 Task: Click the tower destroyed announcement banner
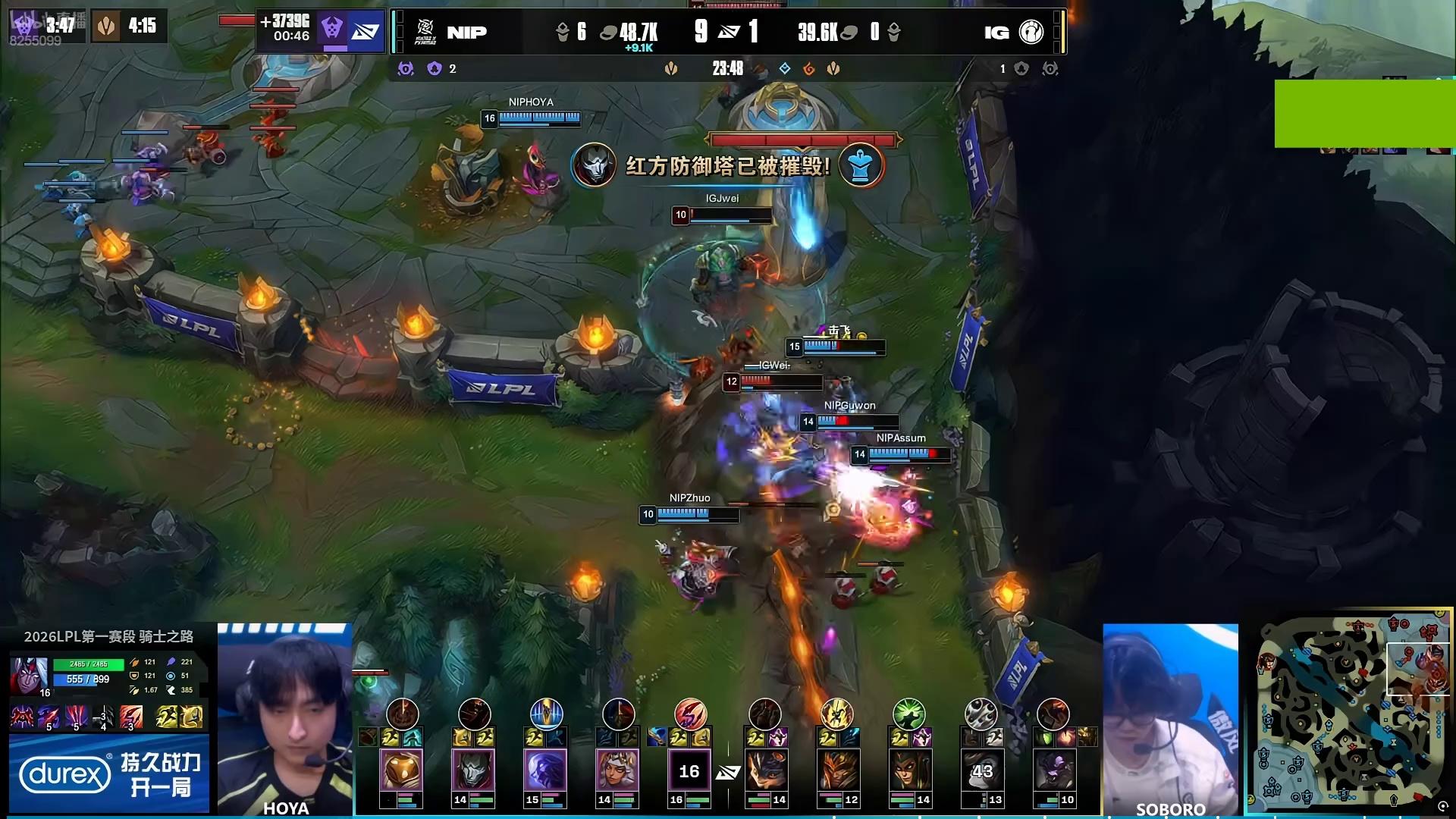click(x=727, y=165)
